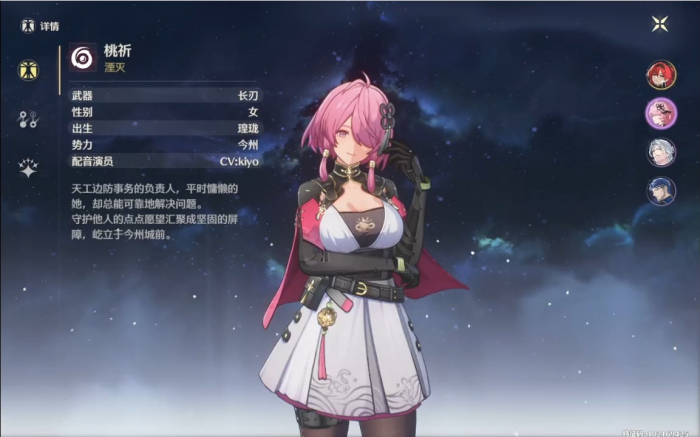
Task: Open the yellow figure details tab
Action: [28, 71]
